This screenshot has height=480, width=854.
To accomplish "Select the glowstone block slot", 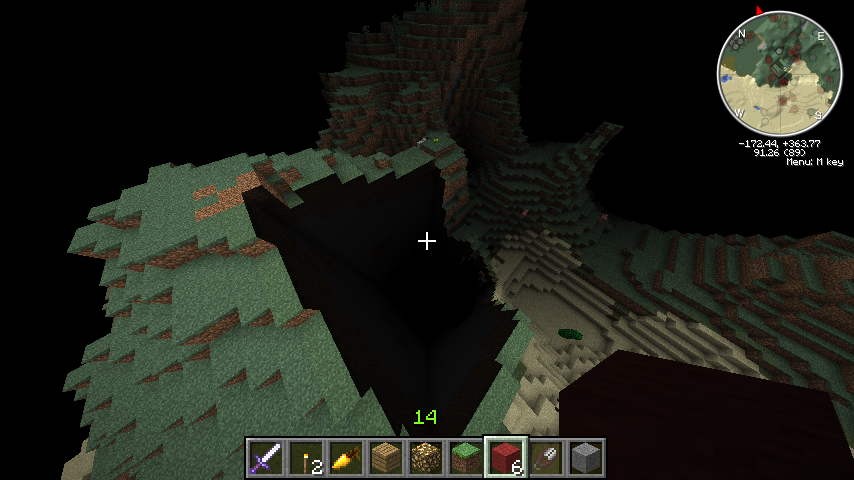I will tap(425, 457).
